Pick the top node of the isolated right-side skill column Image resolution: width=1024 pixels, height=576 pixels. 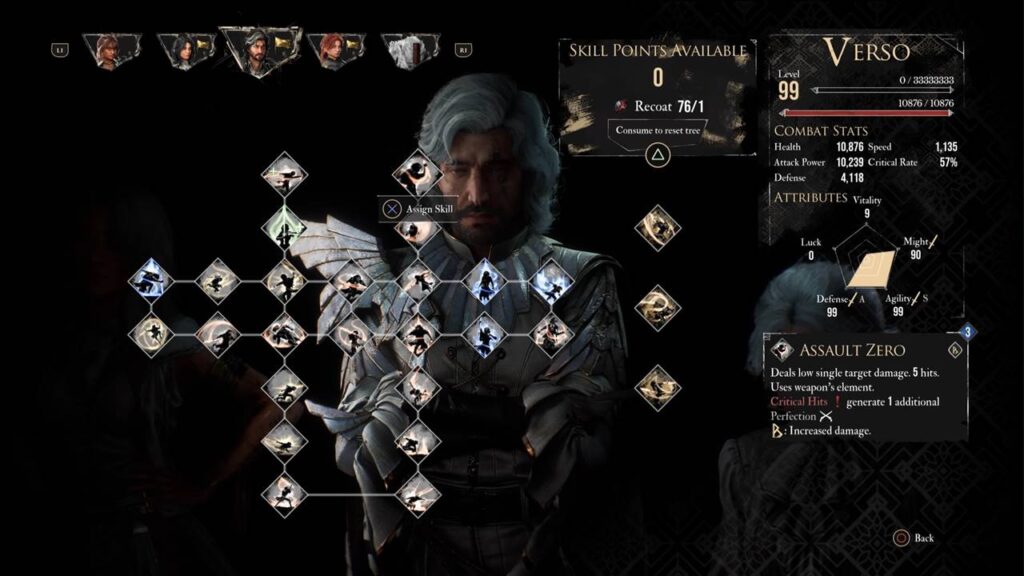pyautogui.click(x=657, y=227)
